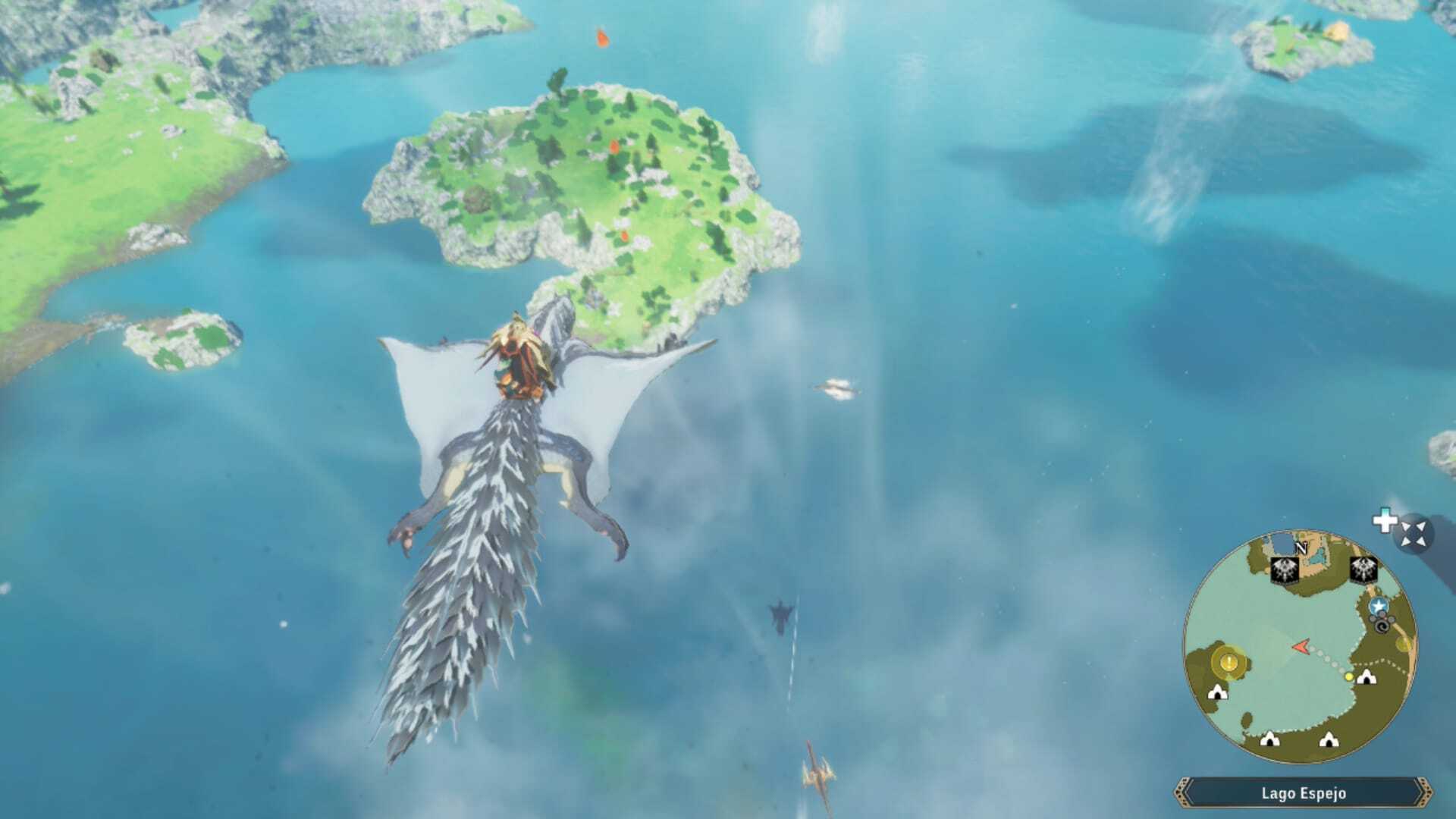The width and height of the screenshot is (1456, 819).
Task: Click the orange collectible marker on the green island
Action: 616,149
